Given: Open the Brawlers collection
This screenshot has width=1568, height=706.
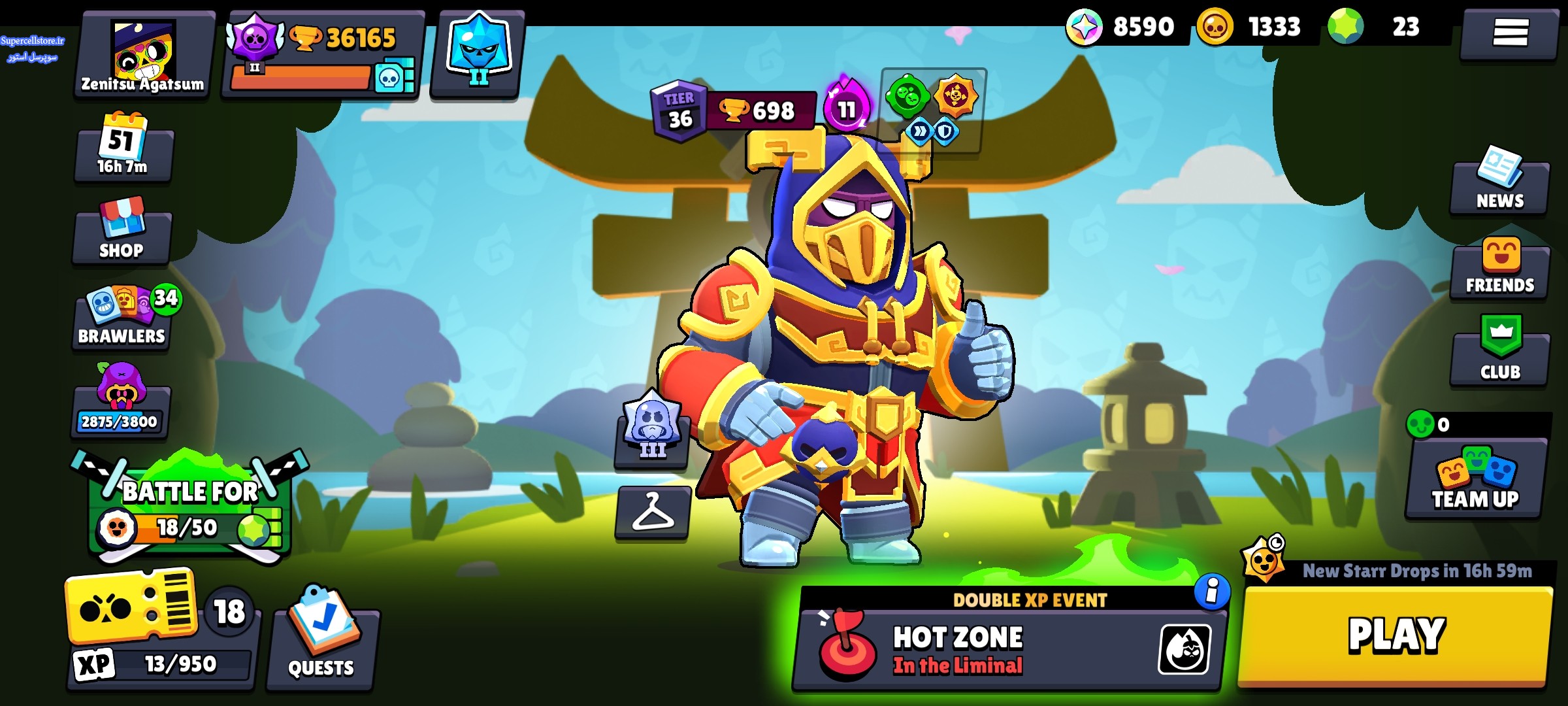Looking at the screenshot, I should tap(122, 318).
